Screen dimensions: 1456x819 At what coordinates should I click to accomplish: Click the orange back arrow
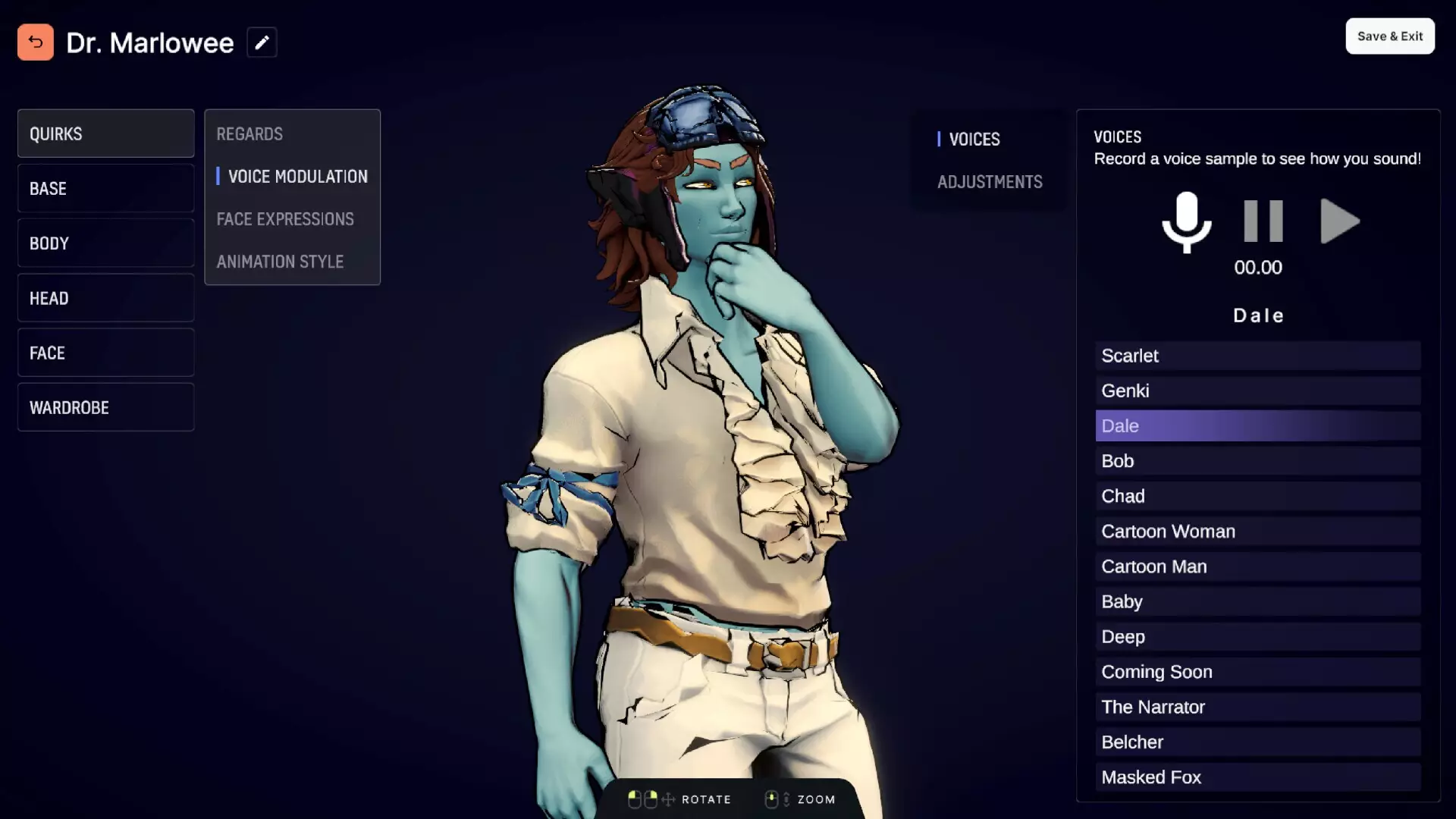(35, 42)
